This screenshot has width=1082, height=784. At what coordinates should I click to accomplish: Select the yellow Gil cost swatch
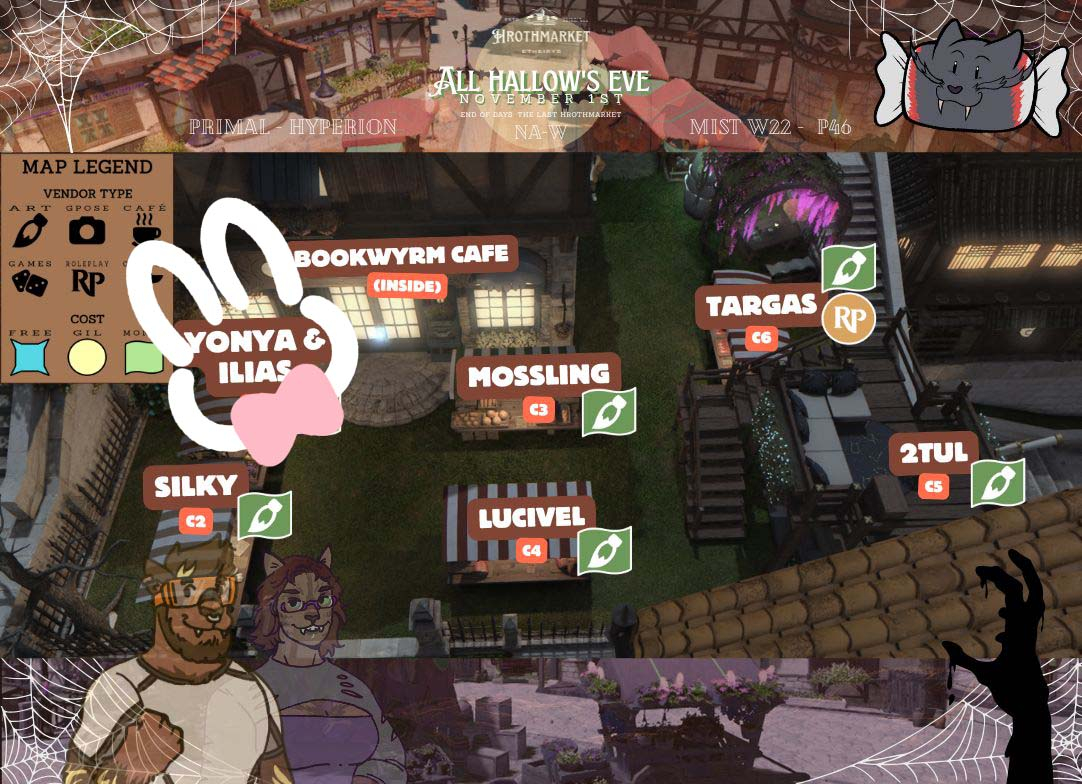point(87,357)
